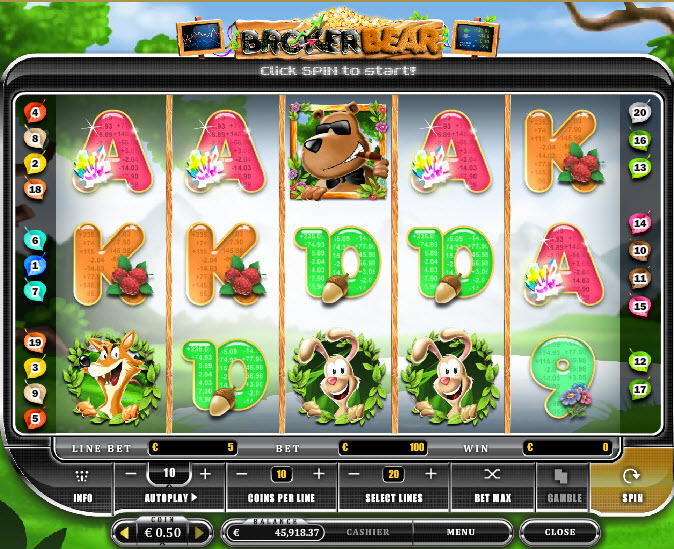Raise the coin value with right arrow
674x549 pixels.
(x=201, y=533)
